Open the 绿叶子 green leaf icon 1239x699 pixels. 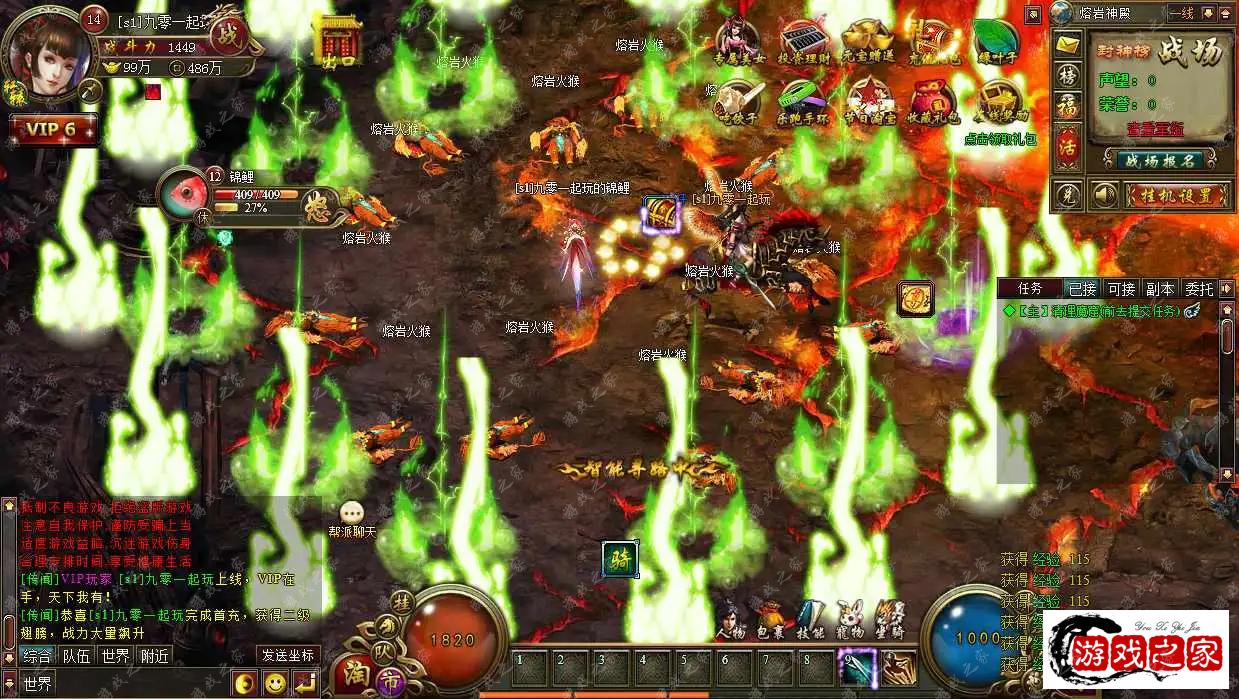click(995, 42)
